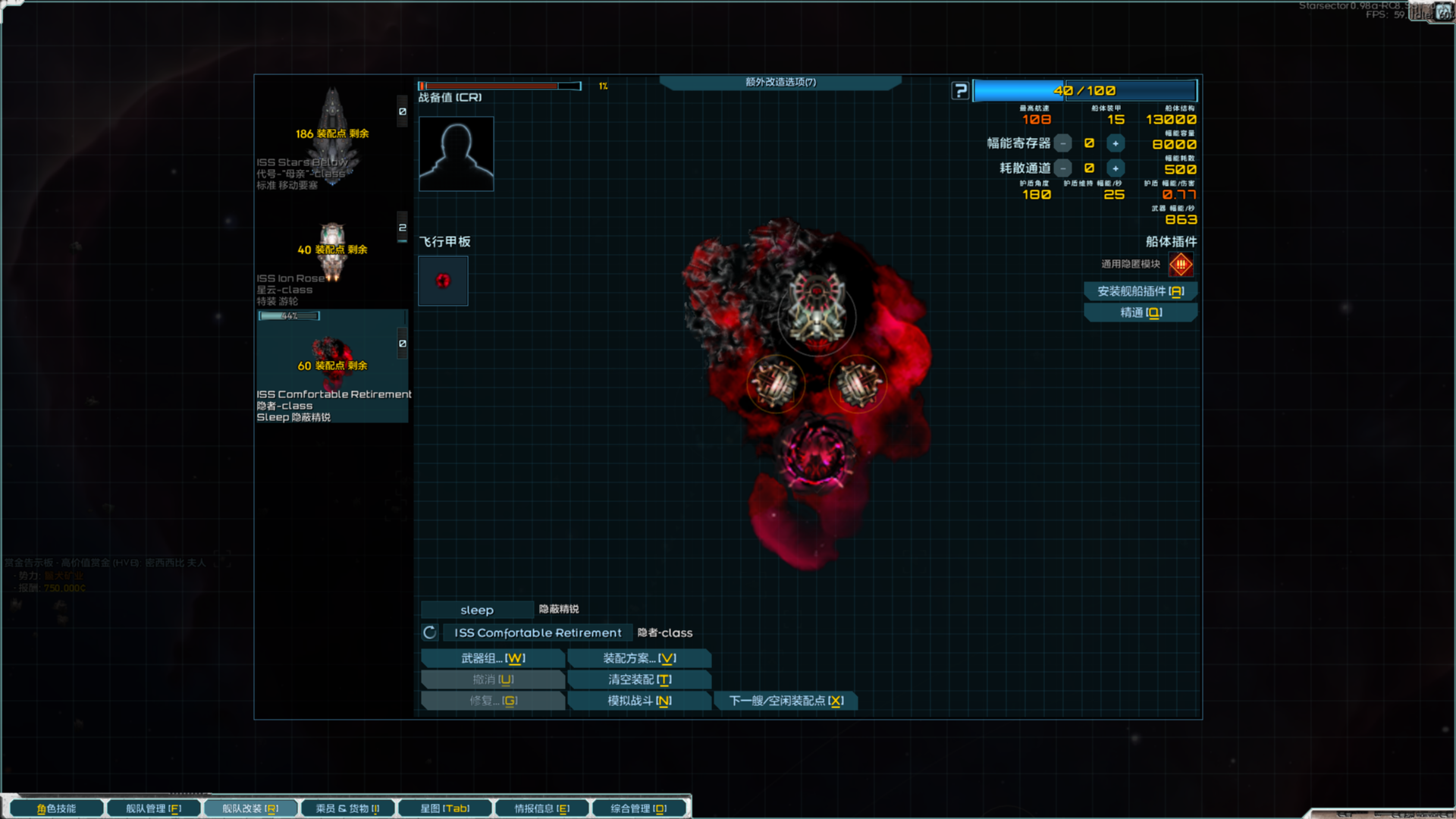
Task: Select the left medium weapon mount
Action: pyautogui.click(x=775, y=384)
